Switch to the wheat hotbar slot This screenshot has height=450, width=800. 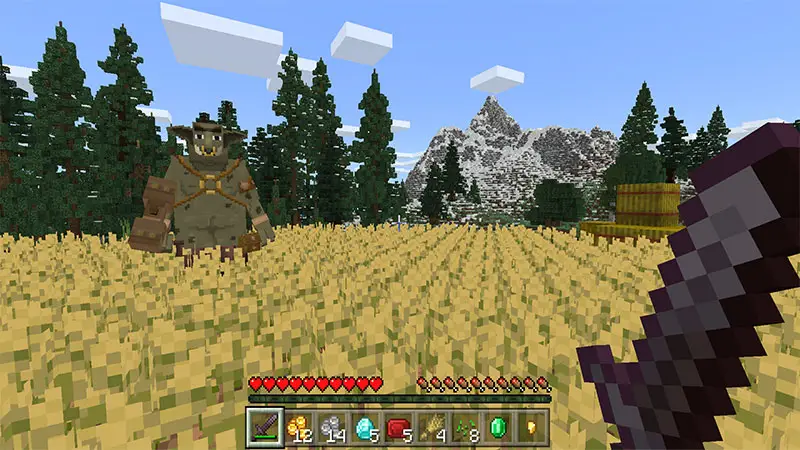coord(432,426)
